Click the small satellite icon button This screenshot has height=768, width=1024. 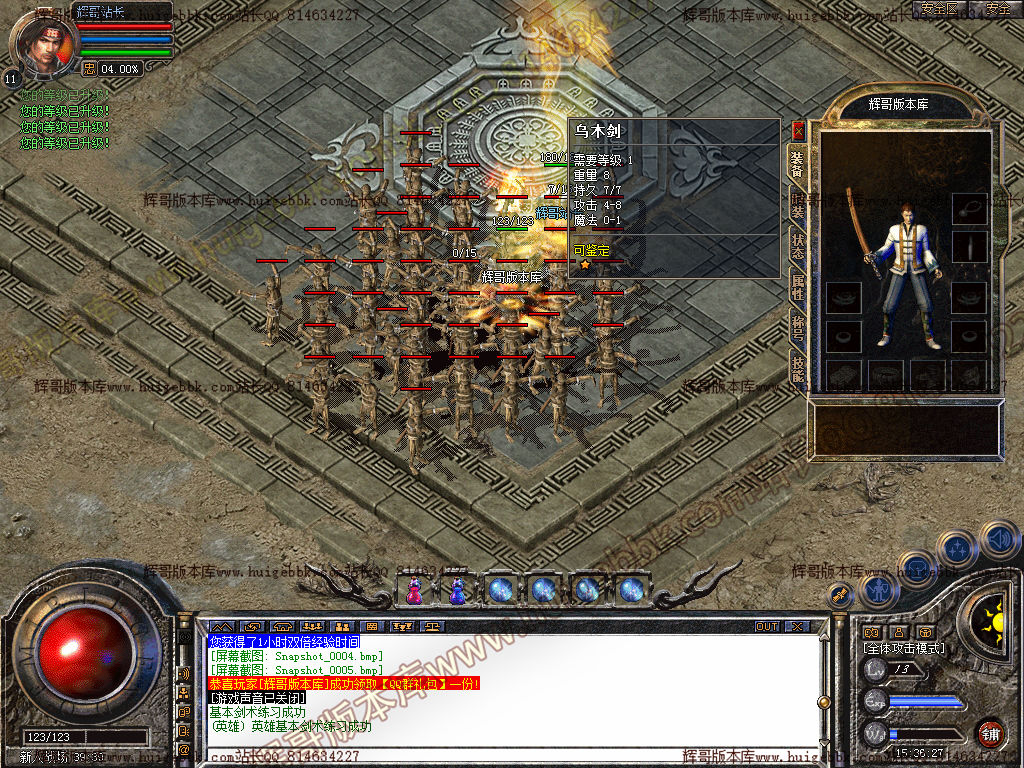pos(840,594)
